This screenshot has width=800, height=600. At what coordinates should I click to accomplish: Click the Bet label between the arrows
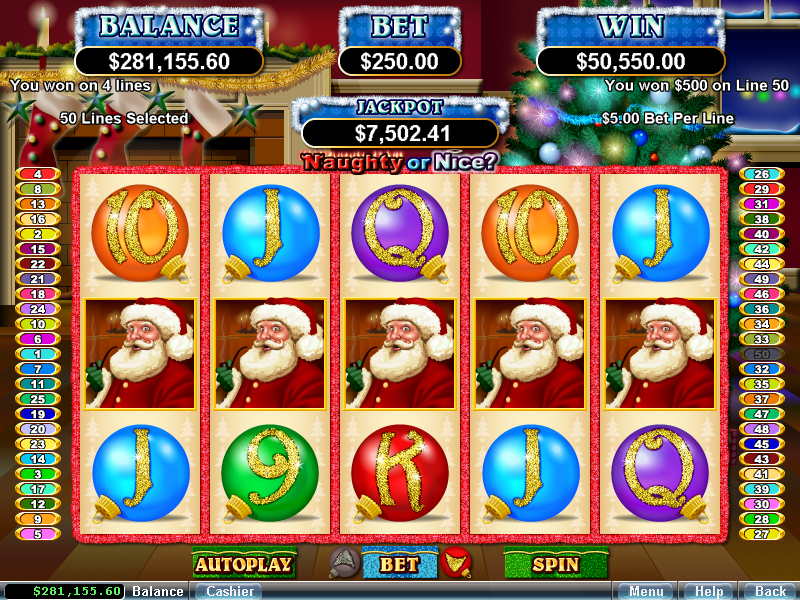399,564
